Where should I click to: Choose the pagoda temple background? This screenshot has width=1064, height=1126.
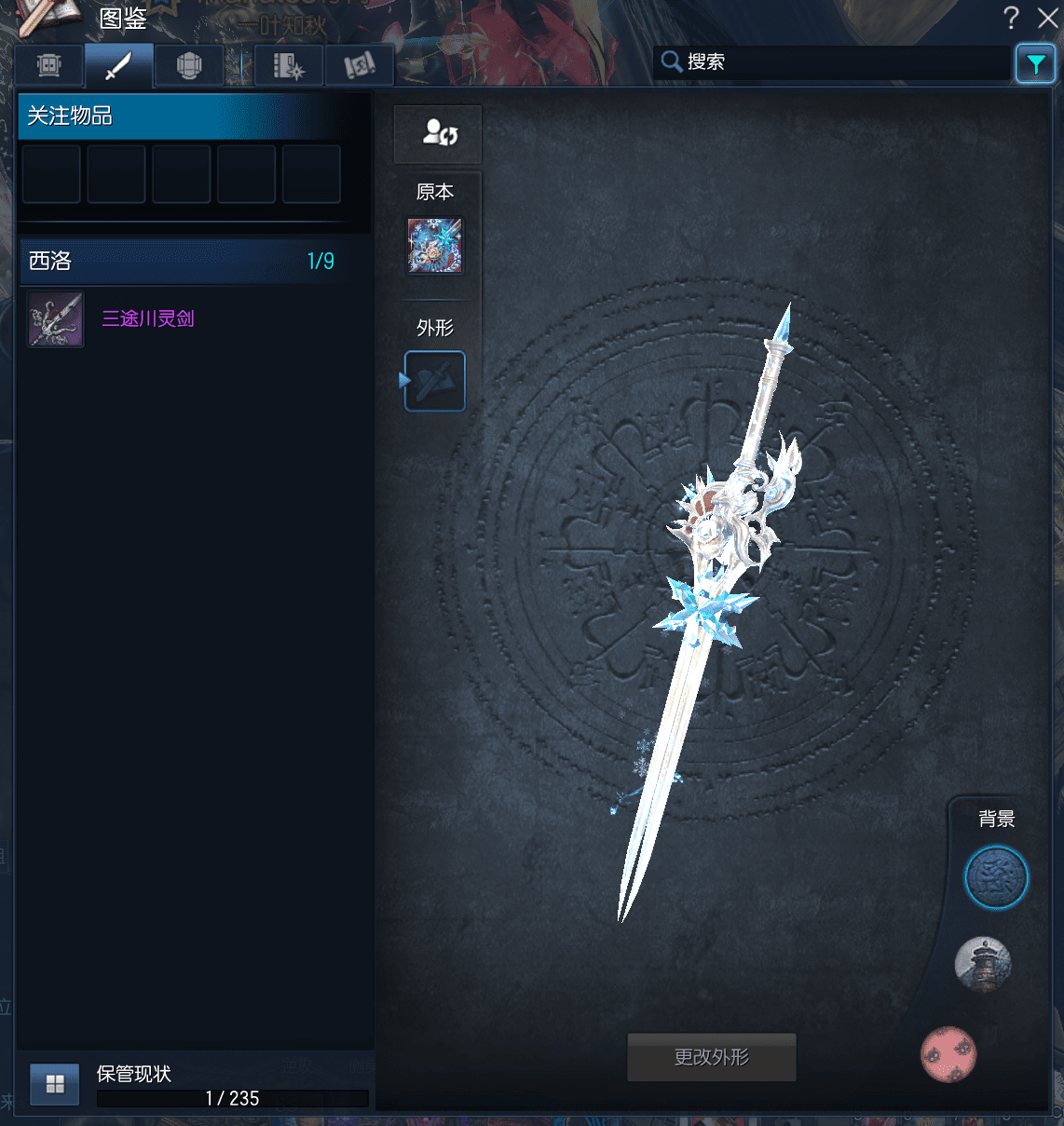[x=983, y=964]
